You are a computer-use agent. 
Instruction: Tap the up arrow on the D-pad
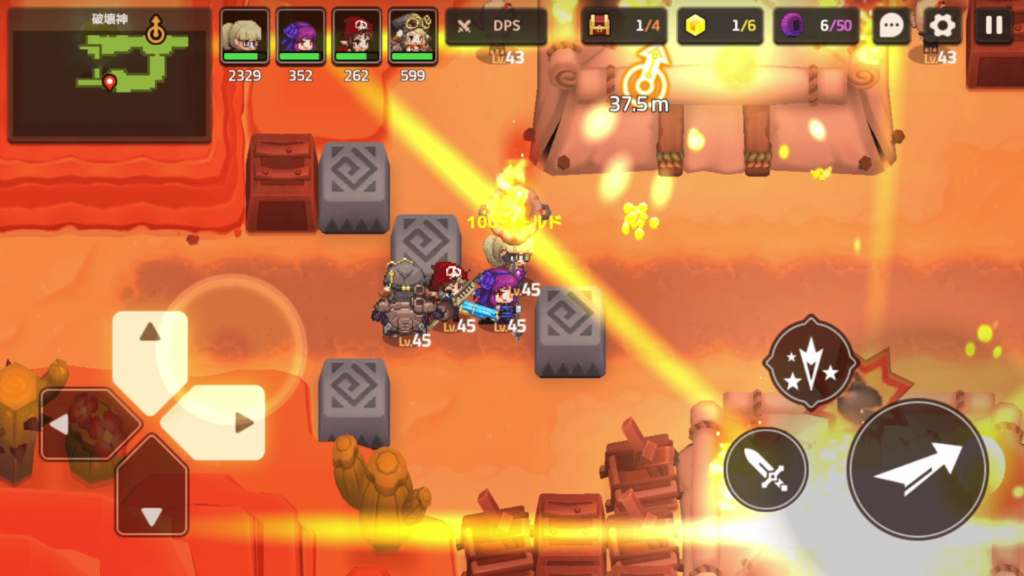point(150,348)
